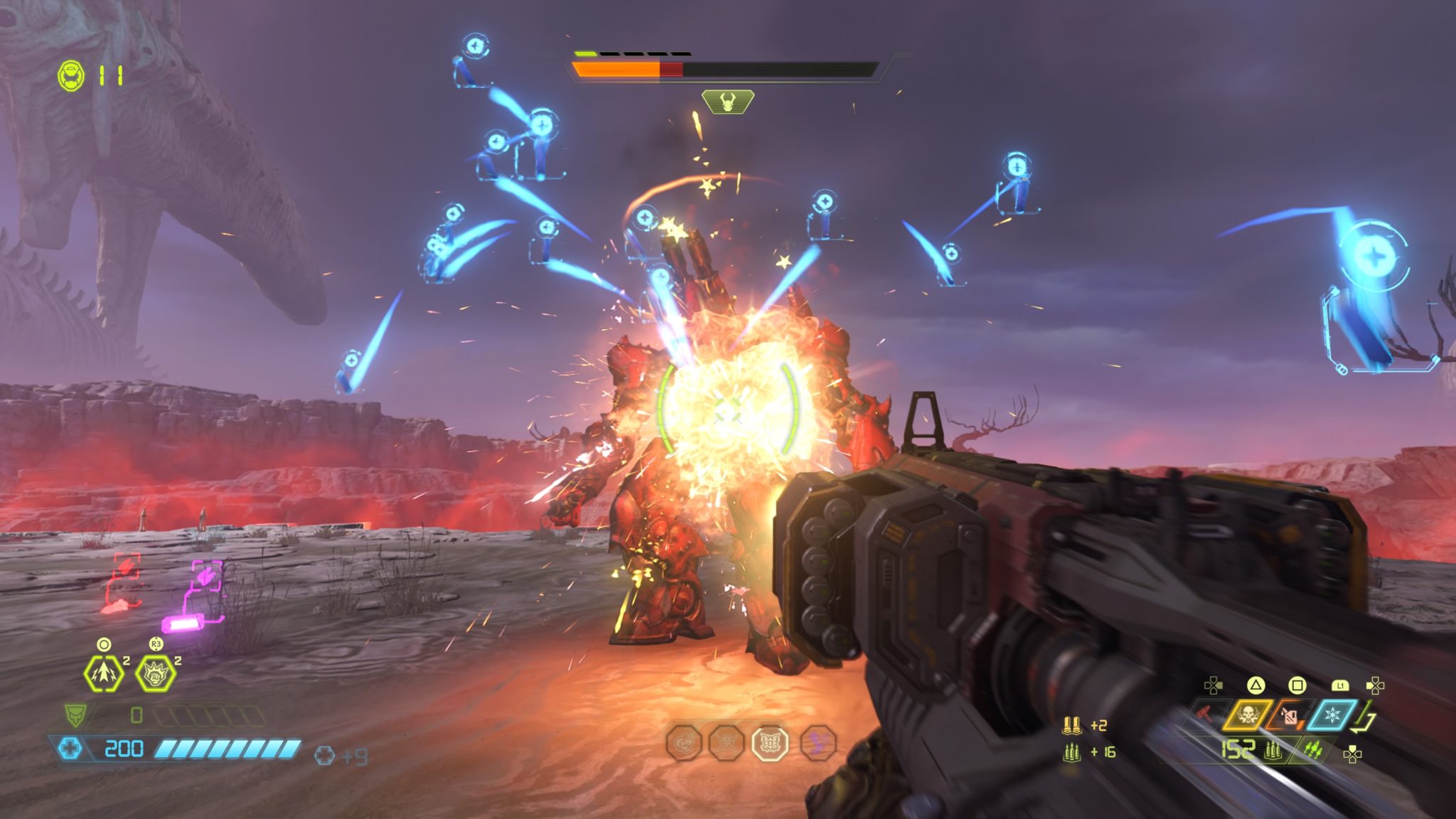Click the L1 button prompt
The height and width of the screenshot is (819, 1456).
click(x=1341, y=687)
